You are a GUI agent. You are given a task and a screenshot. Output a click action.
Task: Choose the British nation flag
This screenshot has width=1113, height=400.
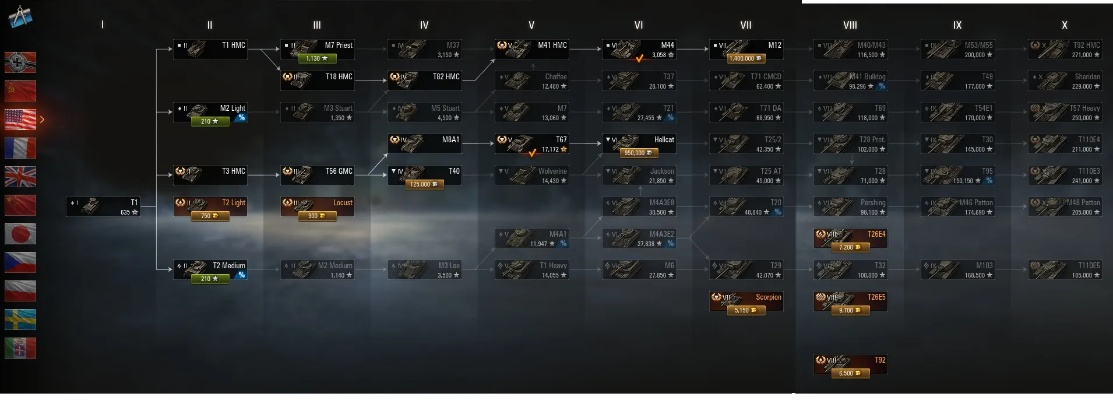coord(20,177)
